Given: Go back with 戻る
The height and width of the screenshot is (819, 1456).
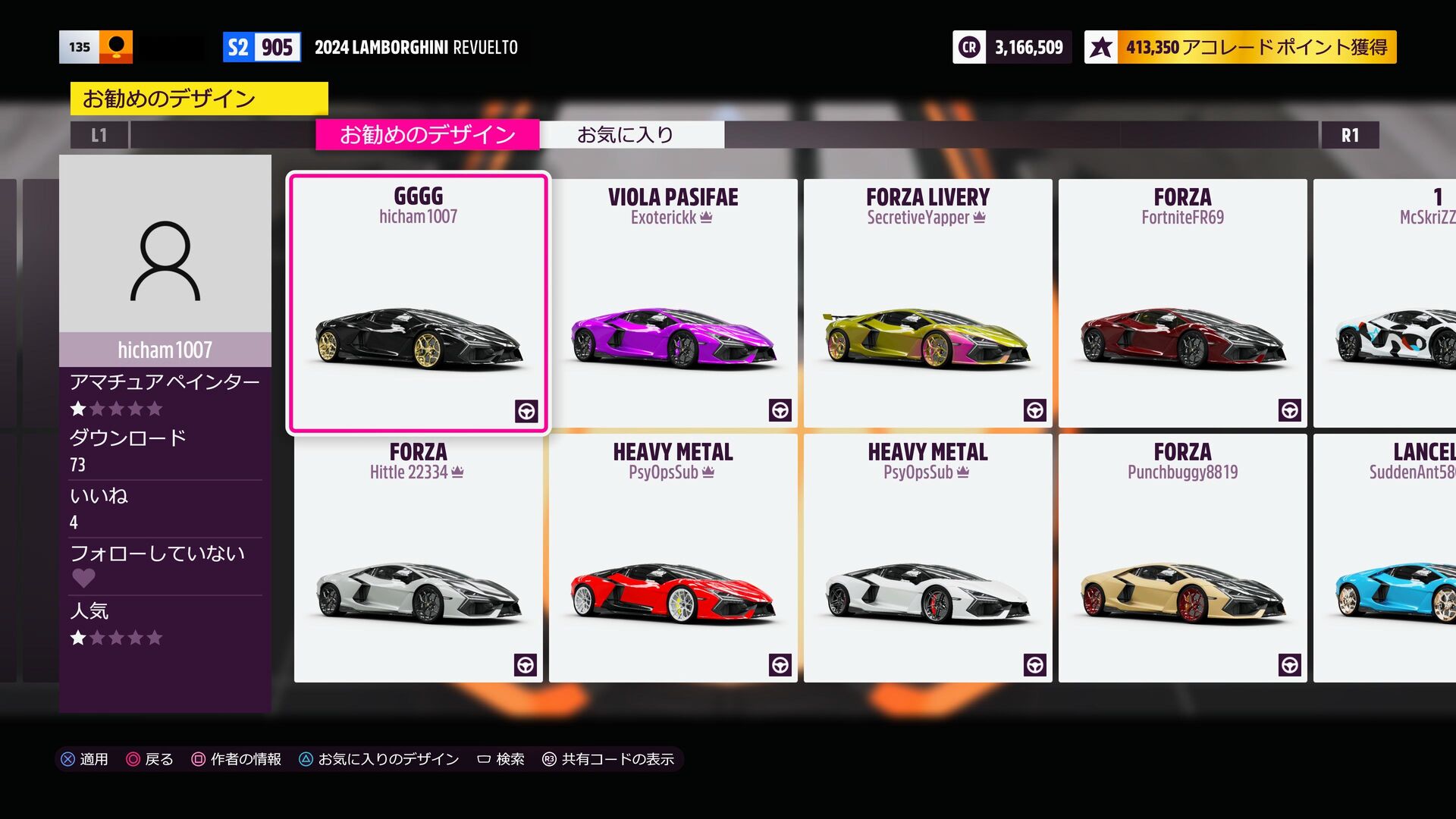Looking at the screenshot, I should click(150, 759).
